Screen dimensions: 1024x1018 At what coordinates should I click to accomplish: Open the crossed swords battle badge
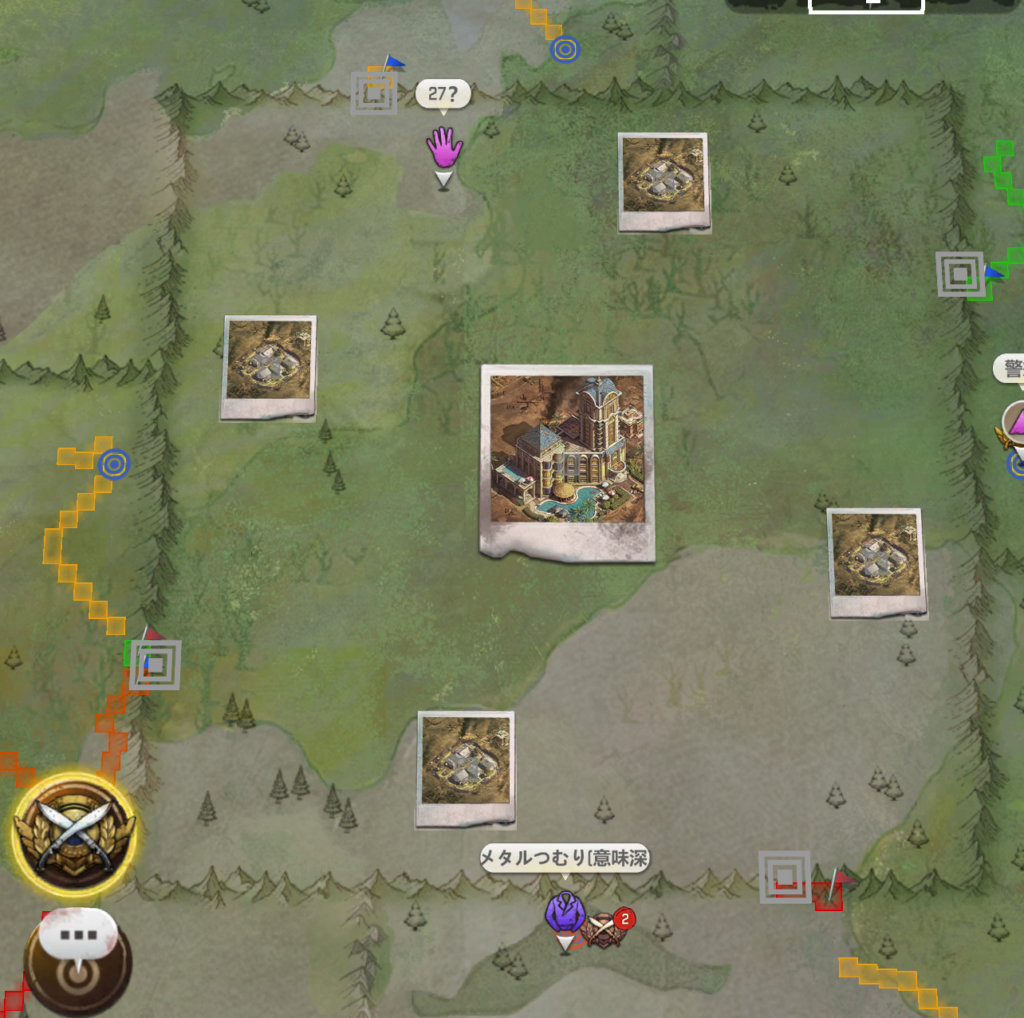point(73,833)
